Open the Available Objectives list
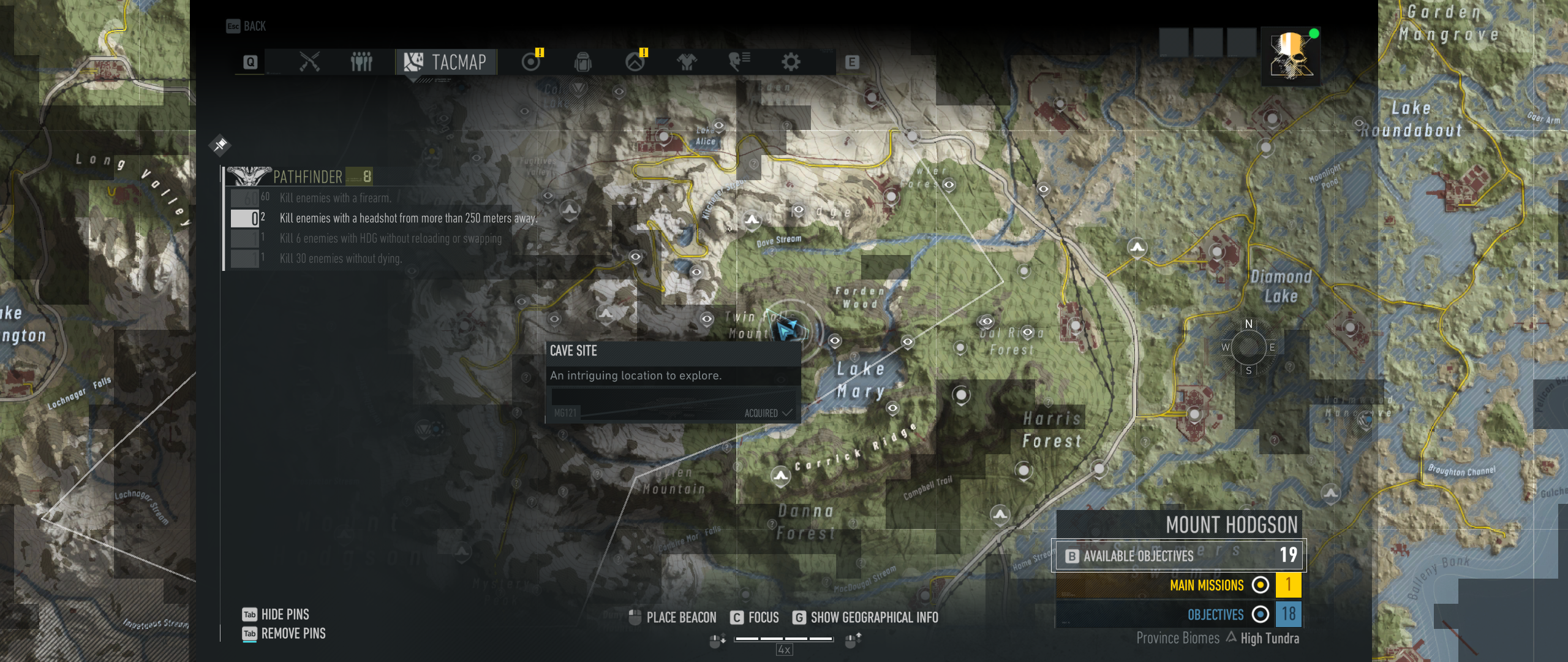The image size is (1568, 662). point(1178,555)
